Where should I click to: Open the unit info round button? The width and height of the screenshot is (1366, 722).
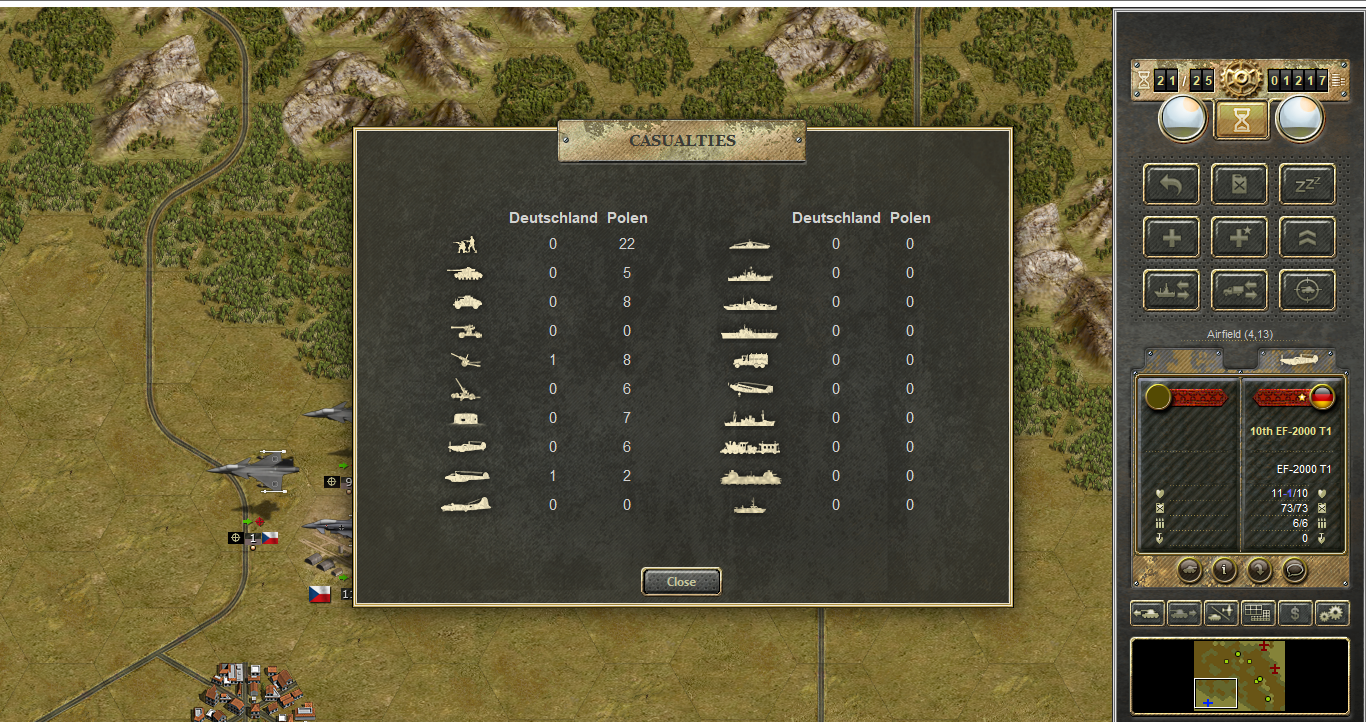(1224, 570)
